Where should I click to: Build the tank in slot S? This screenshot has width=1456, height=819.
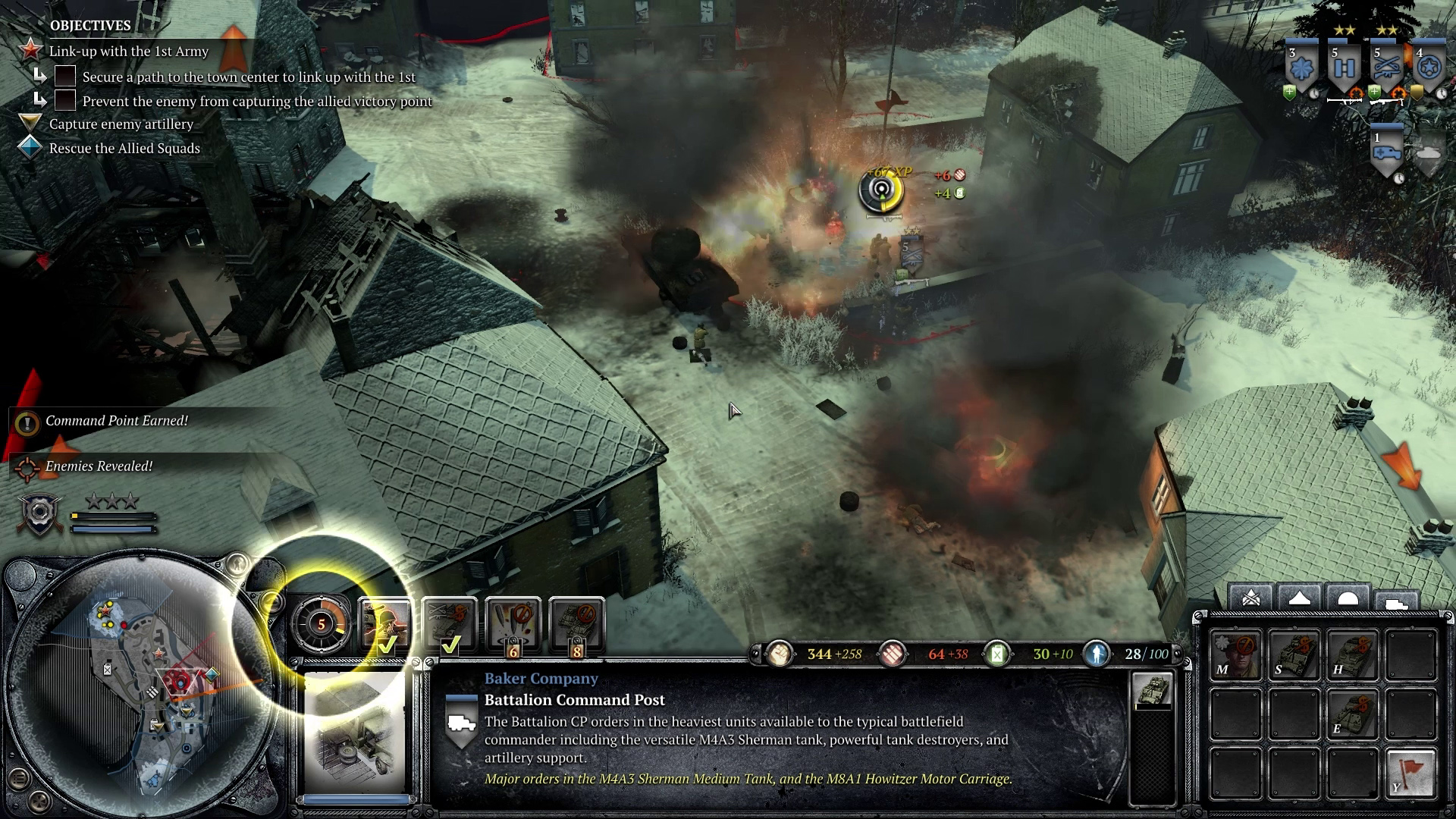[x=1294, y=654]
